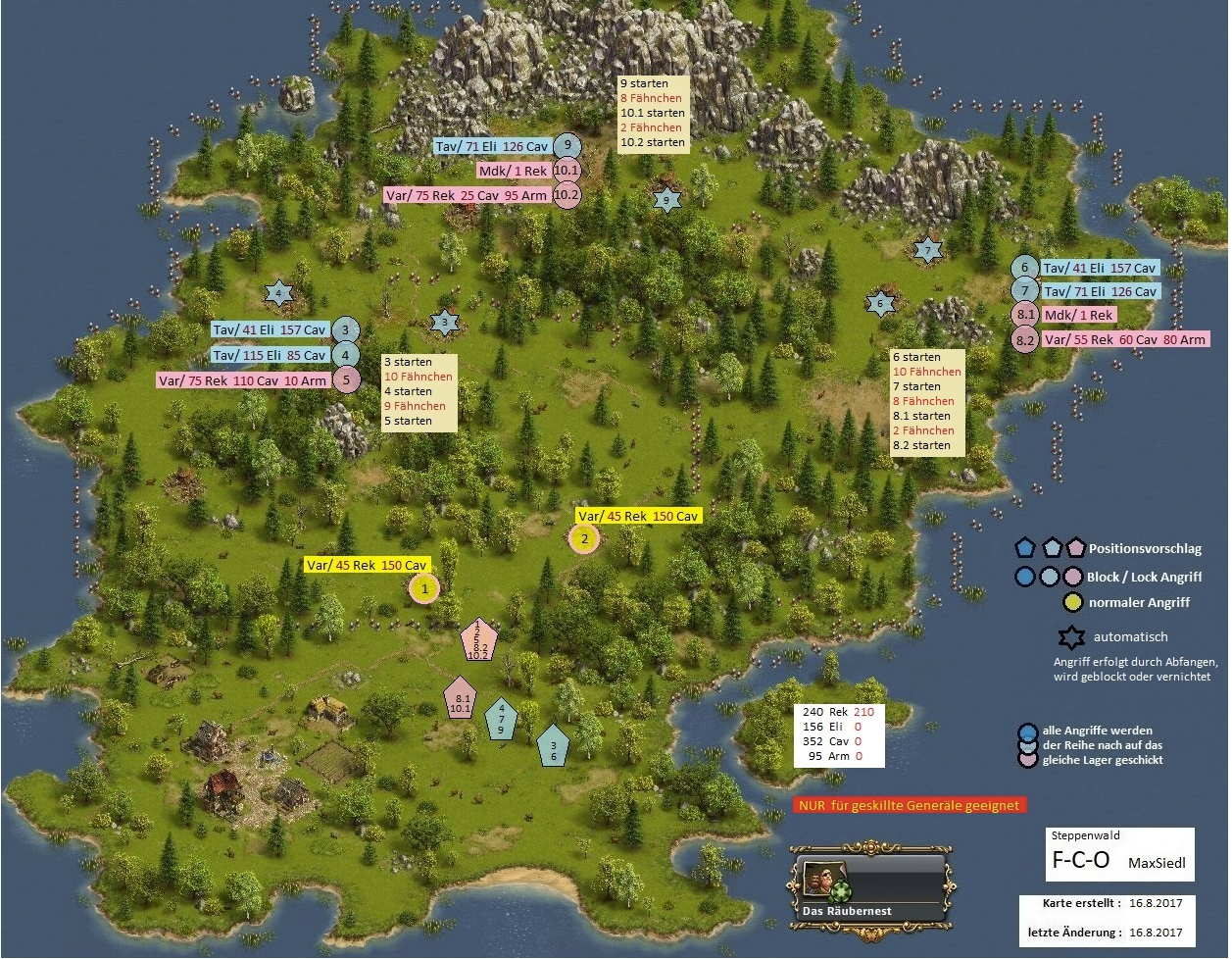The height and width of the screenshot is (959, 1232).
Task: Select yellow attack circle number 1
Action: [424, 589]
